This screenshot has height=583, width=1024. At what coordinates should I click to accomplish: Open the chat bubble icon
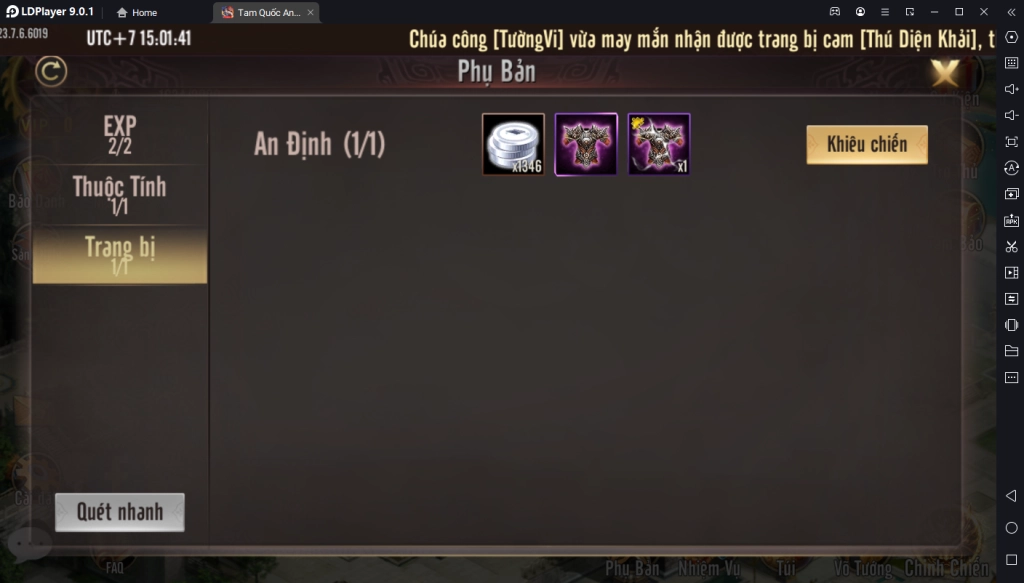click(28, 542)
